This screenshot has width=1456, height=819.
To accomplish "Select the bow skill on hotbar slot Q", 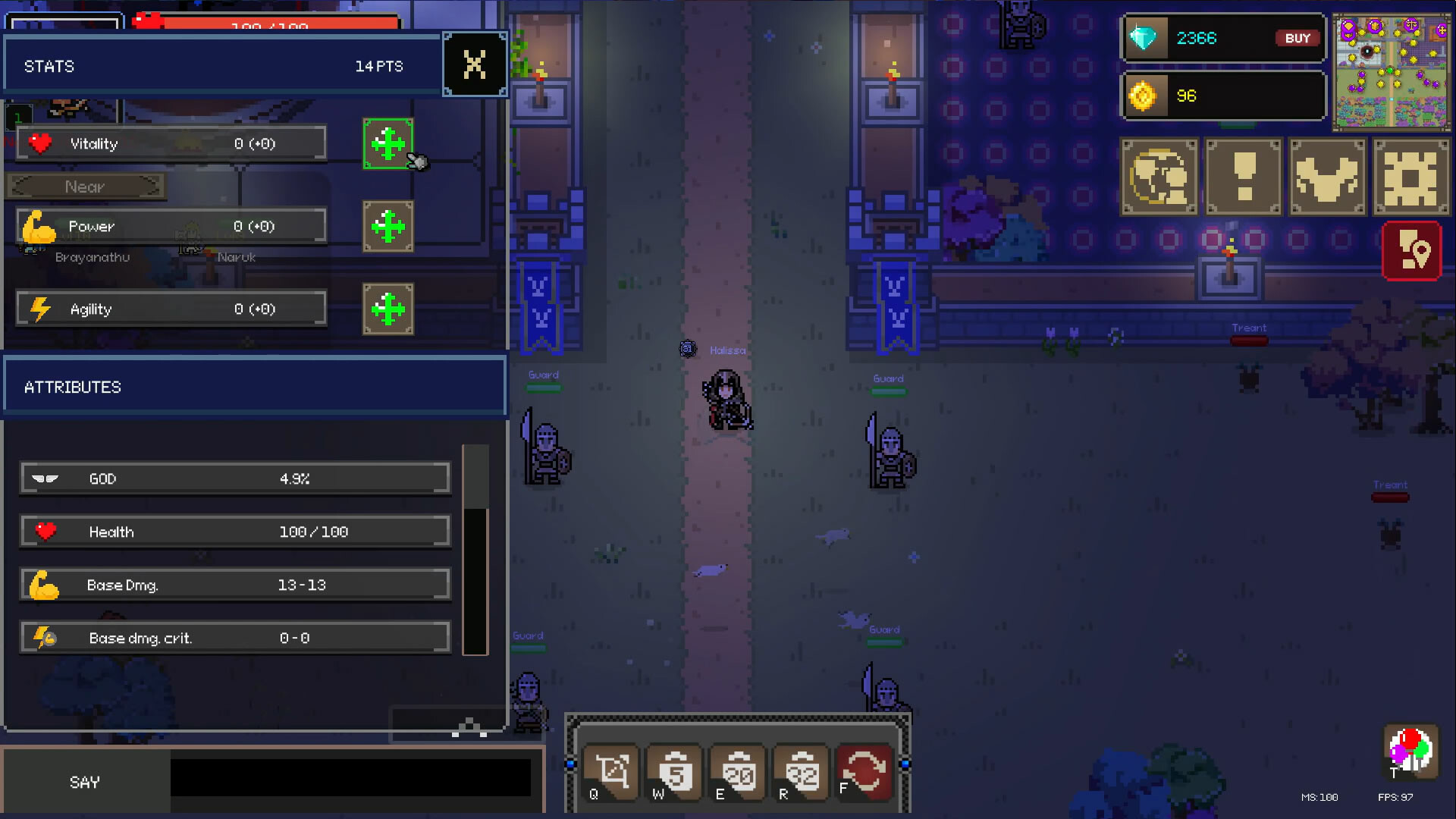I will (x=610, y=772).
